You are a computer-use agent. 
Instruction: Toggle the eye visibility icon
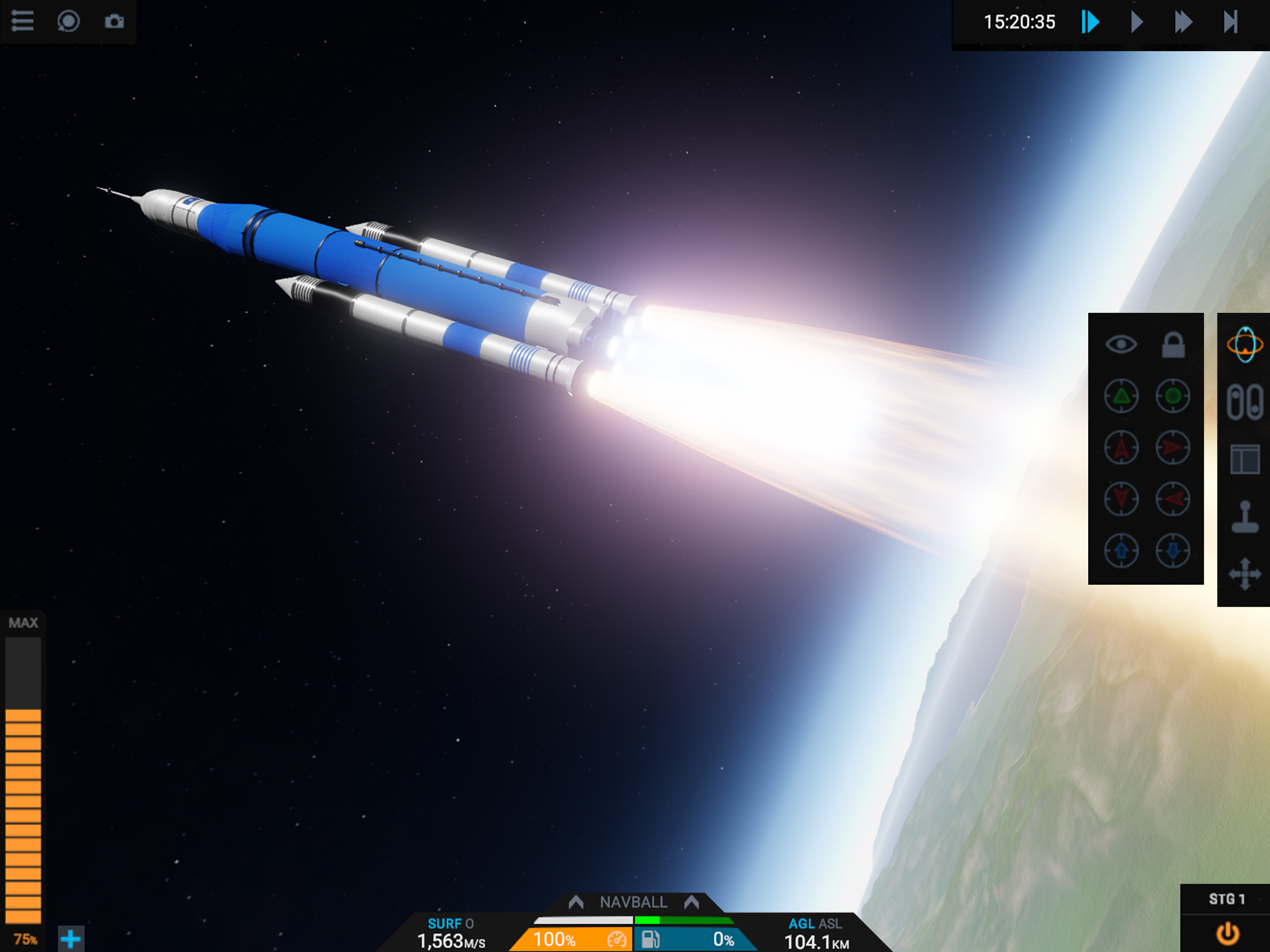(1121, 344)
